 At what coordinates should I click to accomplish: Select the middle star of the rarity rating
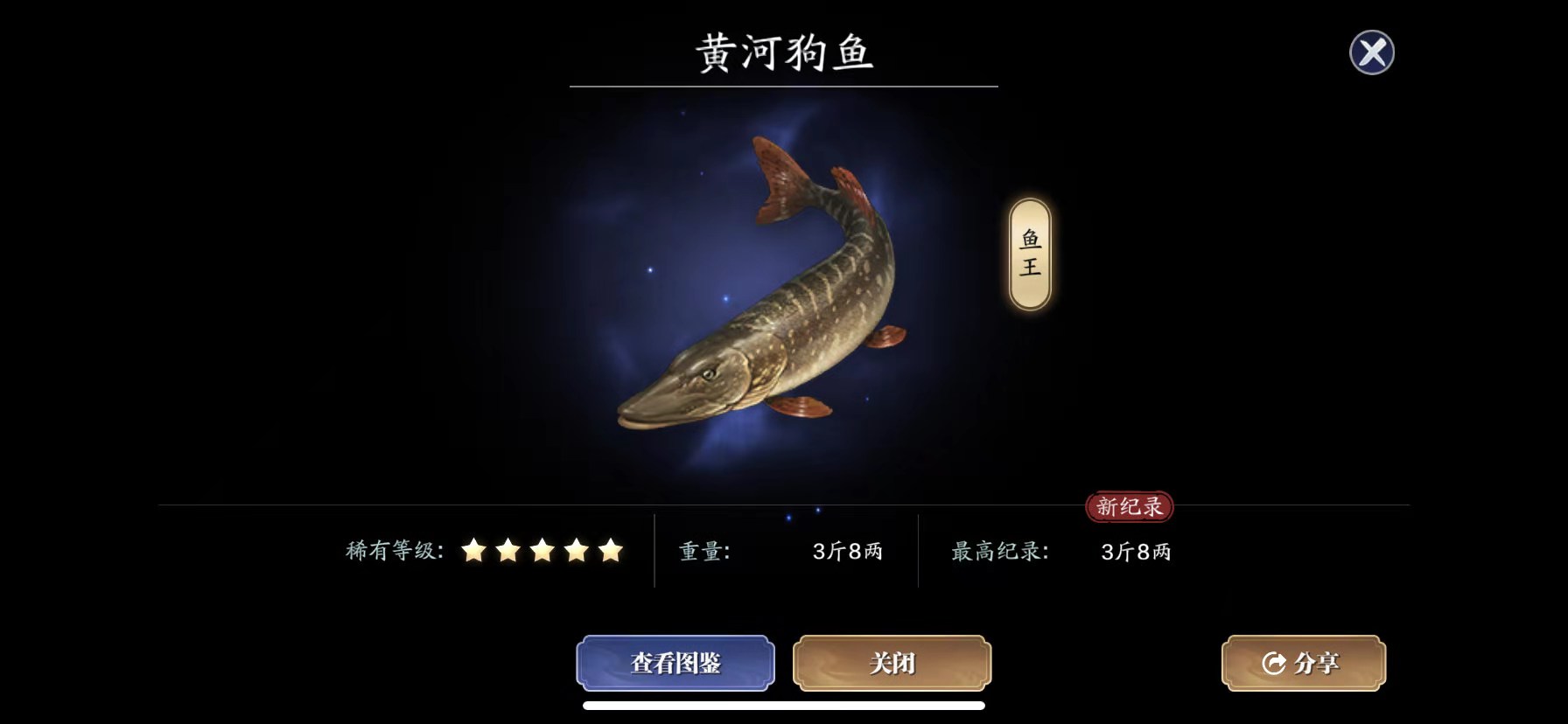[x=543, y=551]
